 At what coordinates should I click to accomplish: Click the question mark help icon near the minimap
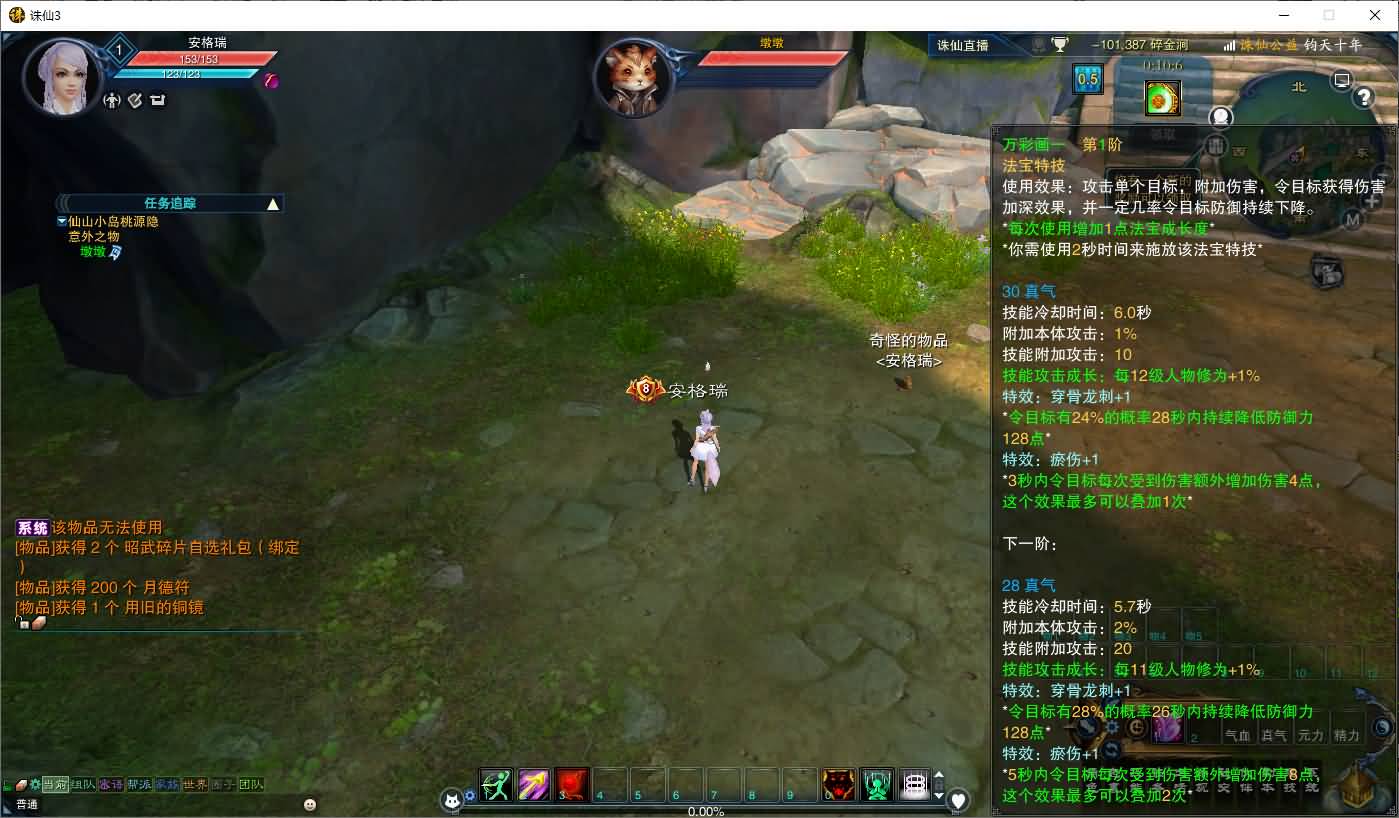click(1364, 96)
